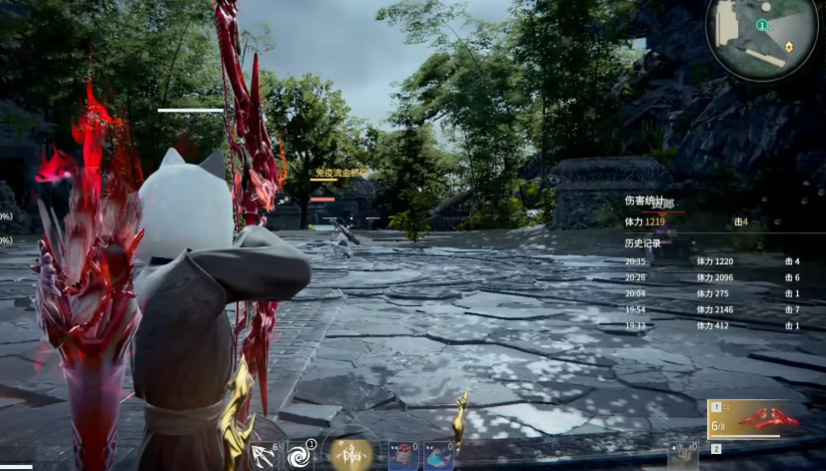Click the grey item slot beside weapon slot 2
The height and width of the screenshot is (471, 826).
tap(683, 455)
